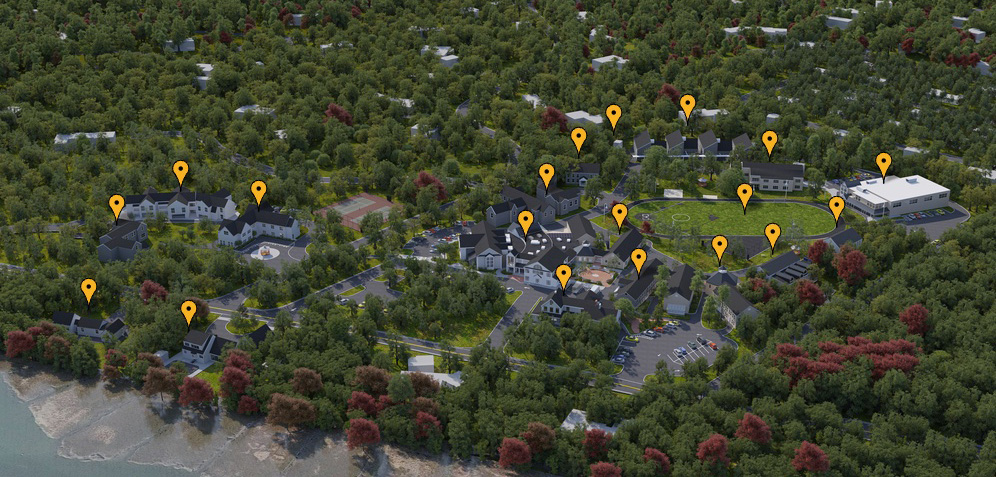Click the map marker on the green sports field
The image size is (996, 477).
tap(744, 194)
